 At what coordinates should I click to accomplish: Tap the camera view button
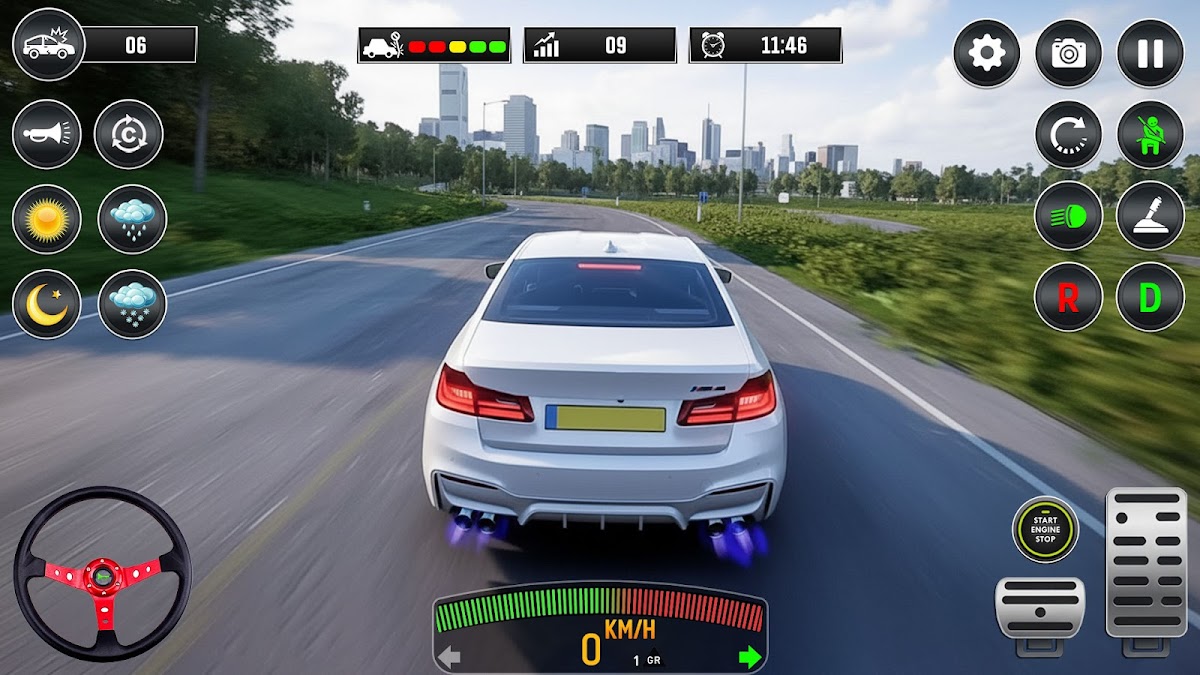click(x=1068, y=53)
